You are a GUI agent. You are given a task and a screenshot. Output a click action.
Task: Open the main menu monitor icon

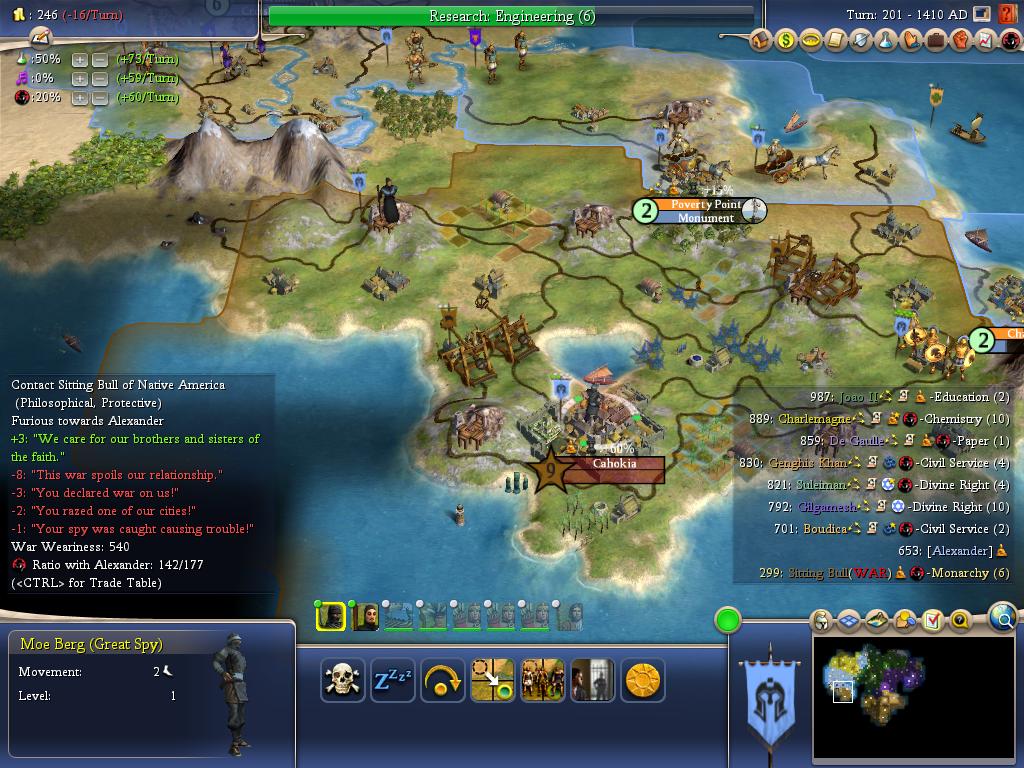[x=982, y=14]
